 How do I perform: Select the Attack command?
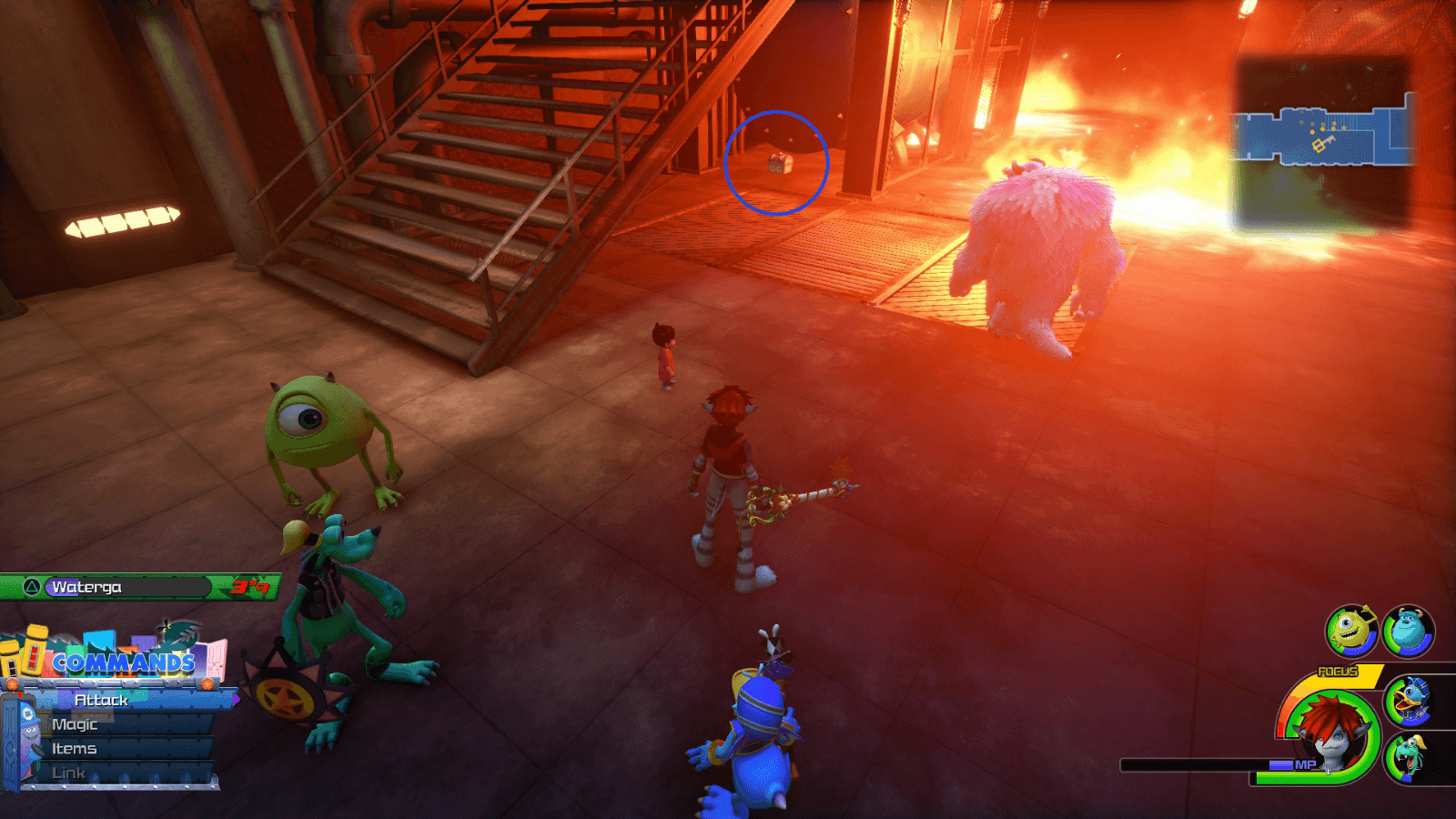(100, 702)
